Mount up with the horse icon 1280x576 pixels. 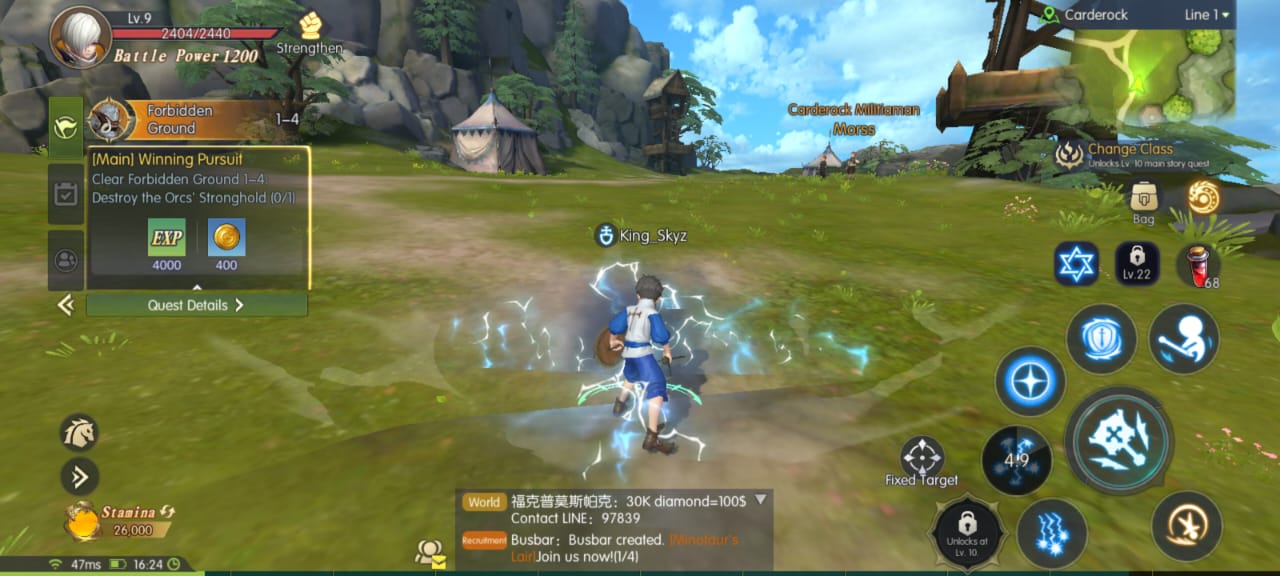pos(79,433)
